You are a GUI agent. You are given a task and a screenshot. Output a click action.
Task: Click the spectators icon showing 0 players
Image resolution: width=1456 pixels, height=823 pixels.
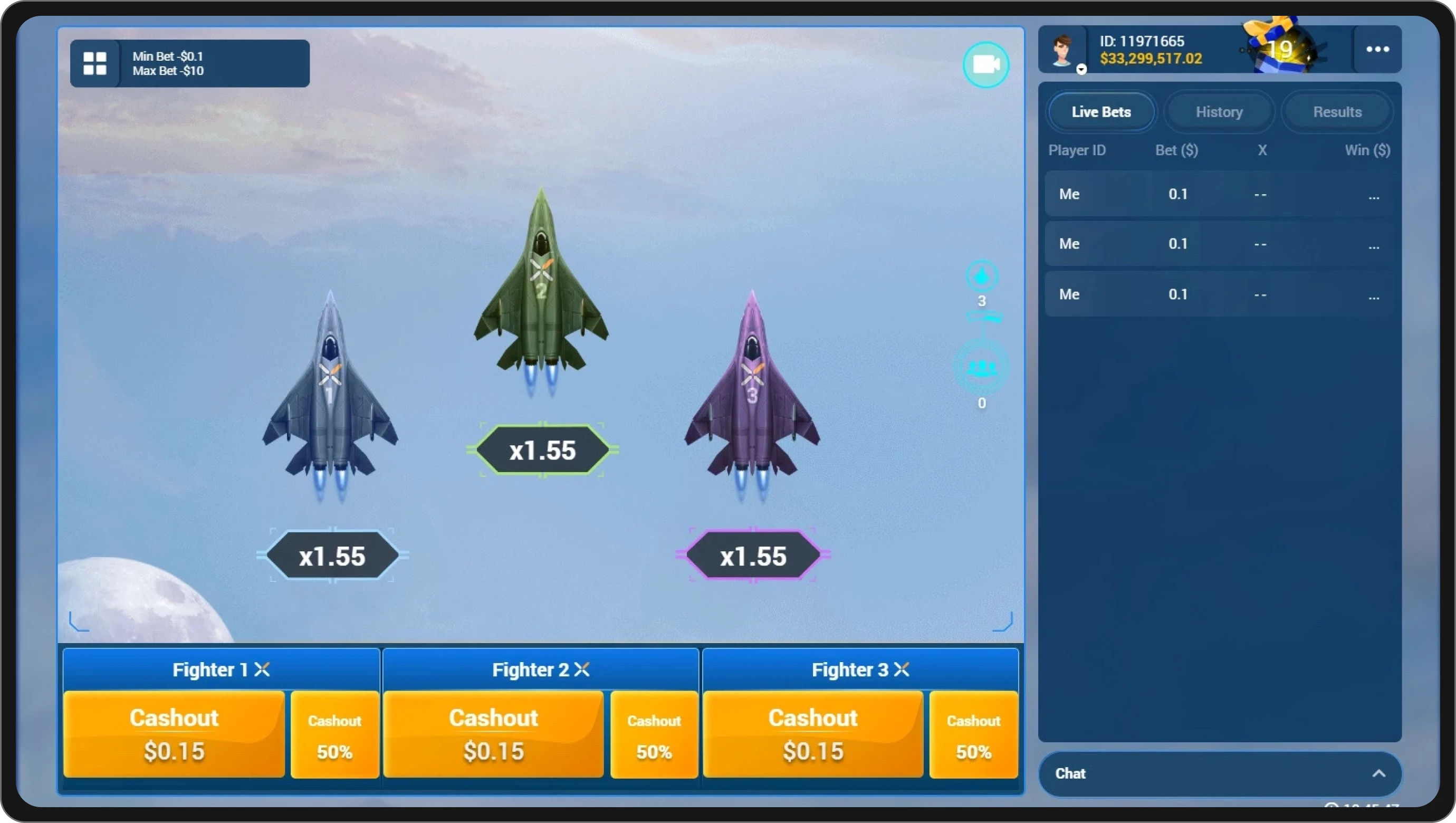982,368
